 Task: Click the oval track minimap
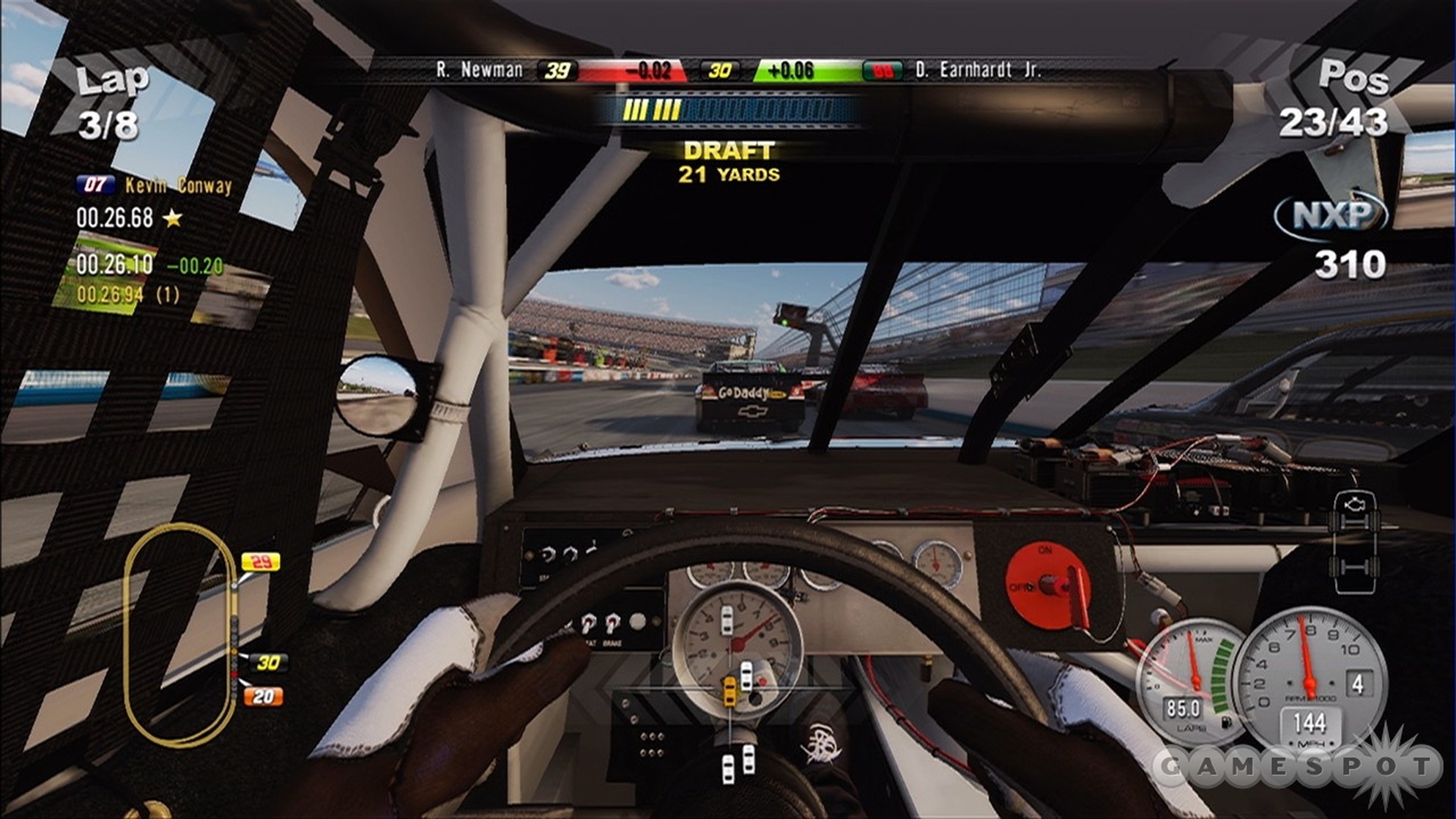179,634
